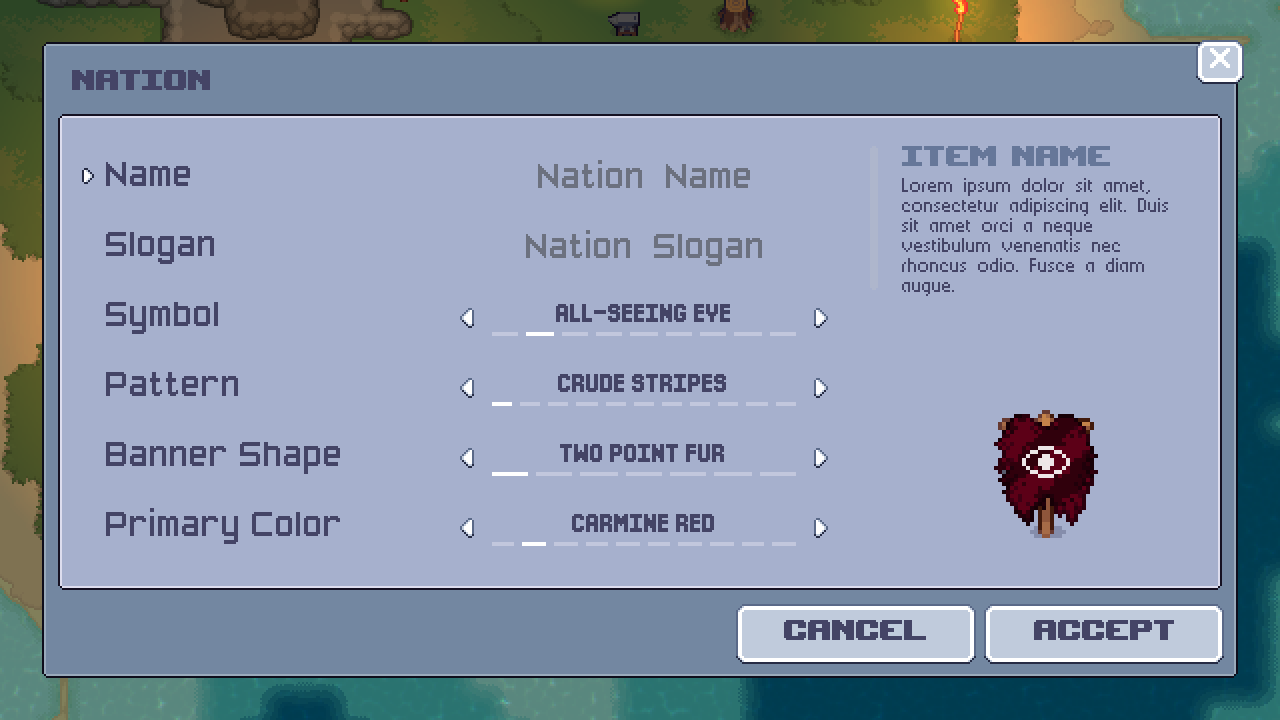This screenshot has width=1280, height=720.
Task: Select the previous Symbol option arrow
Action: [x=467, y=318]
